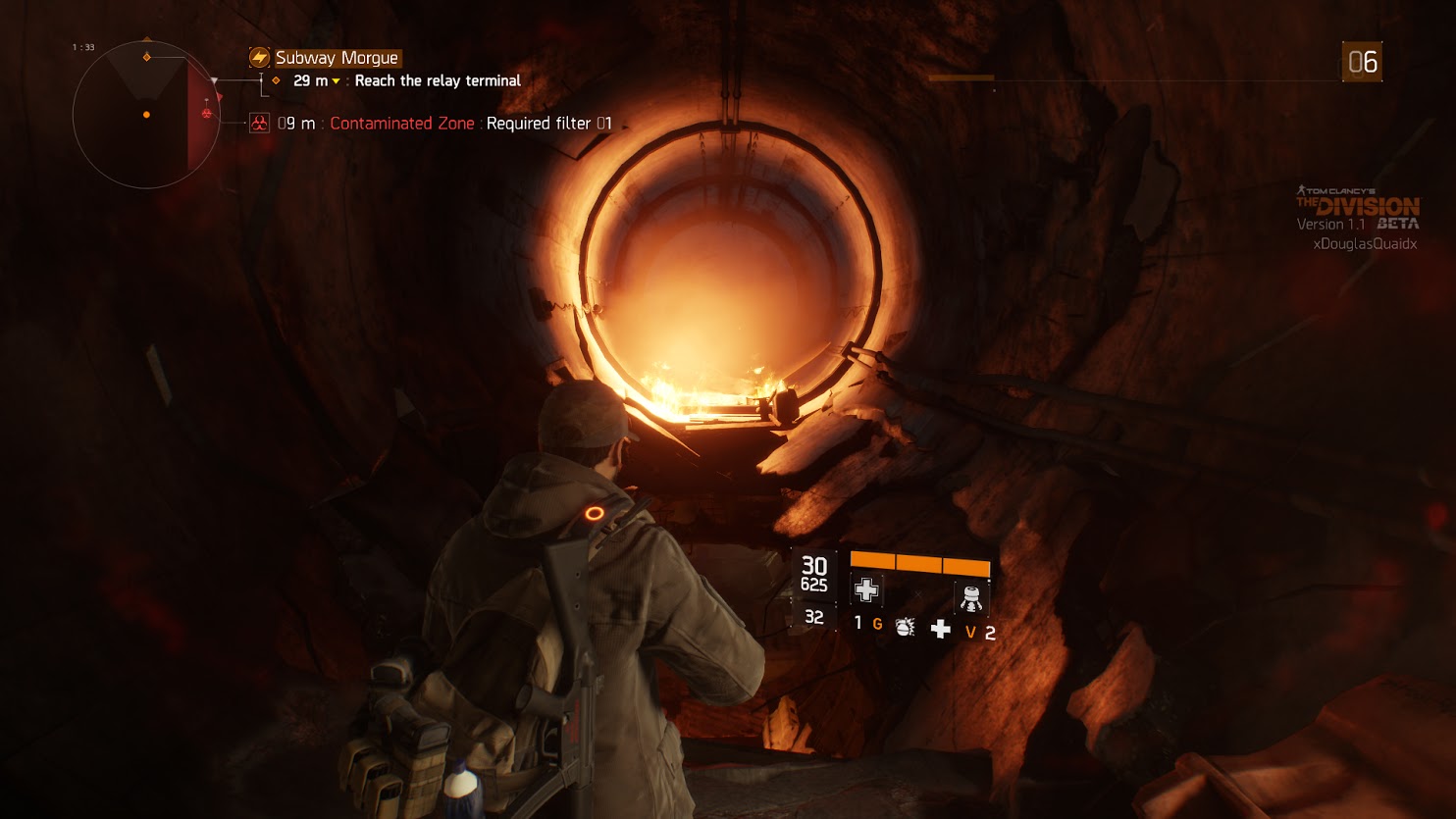
Task: Use the small medkit cross icon
Action: tap(940, 629)
